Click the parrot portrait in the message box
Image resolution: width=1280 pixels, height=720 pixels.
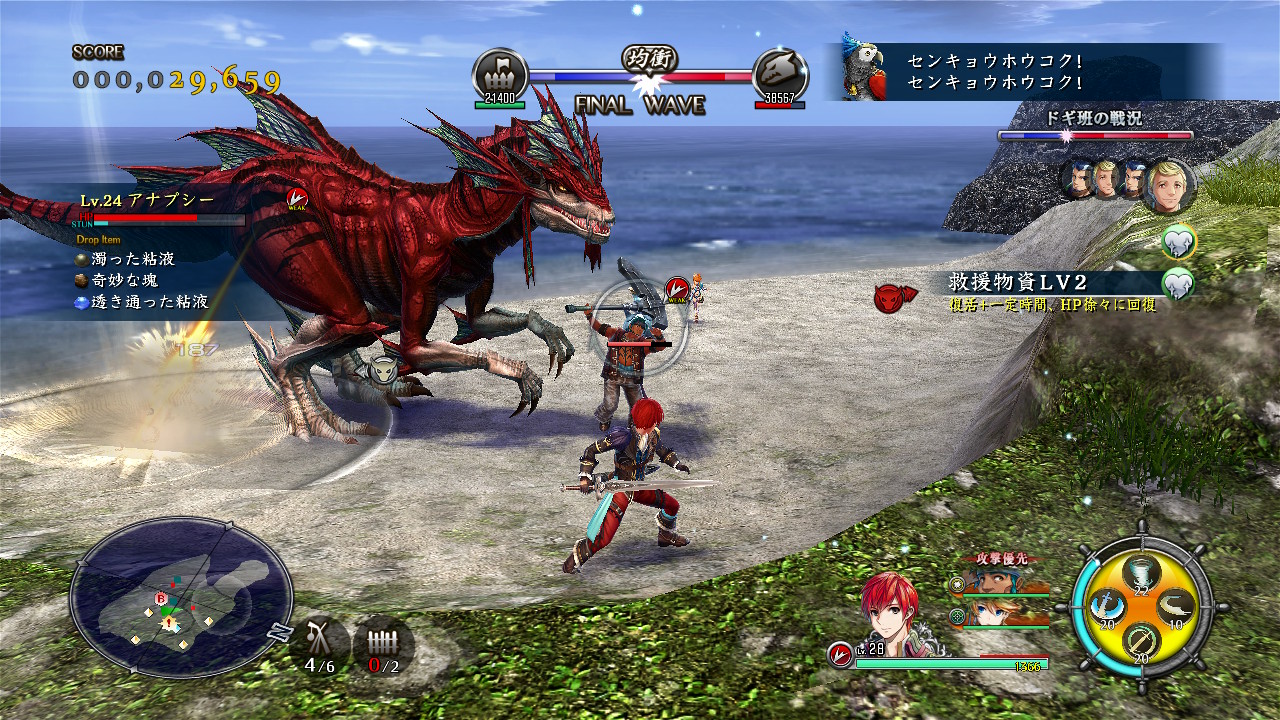862,71
